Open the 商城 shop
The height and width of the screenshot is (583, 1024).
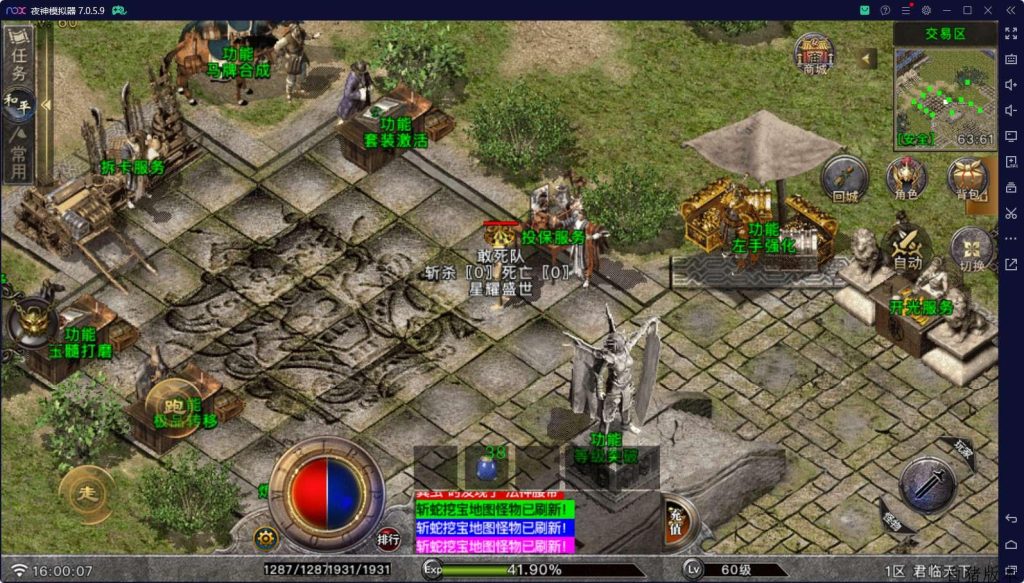pos(815,53)
